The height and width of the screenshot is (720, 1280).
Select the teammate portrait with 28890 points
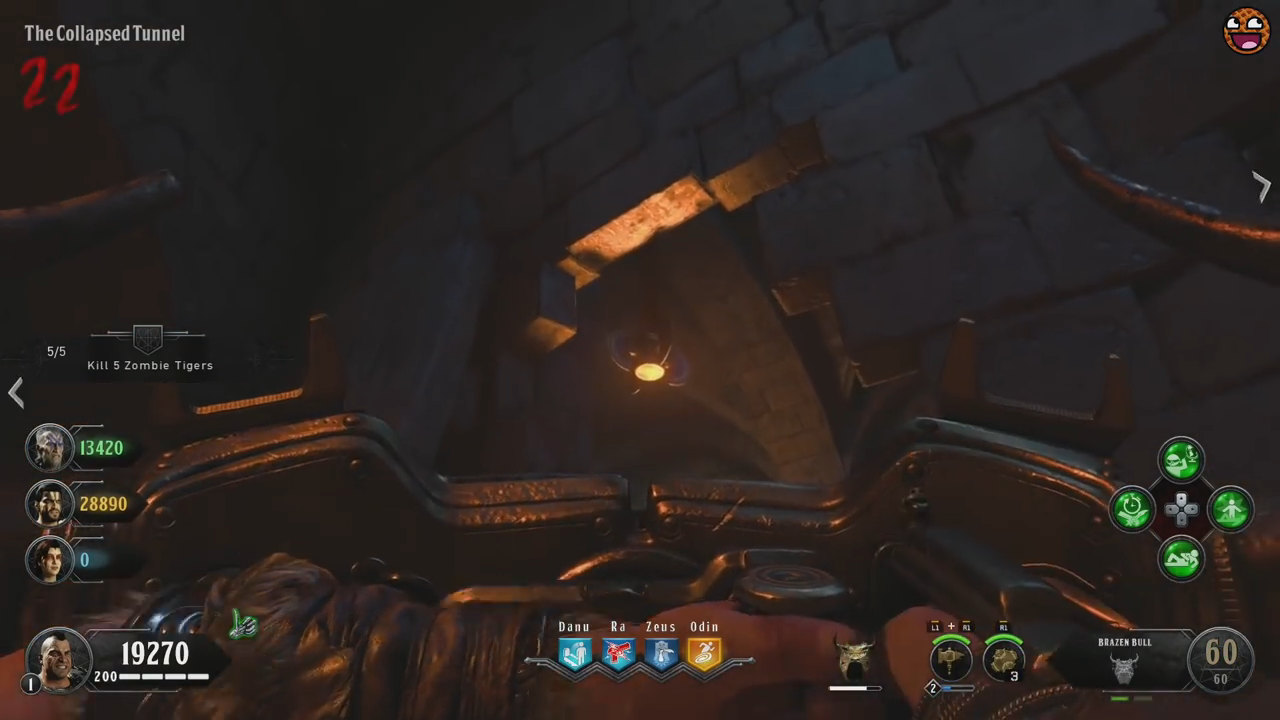point(49,503)
